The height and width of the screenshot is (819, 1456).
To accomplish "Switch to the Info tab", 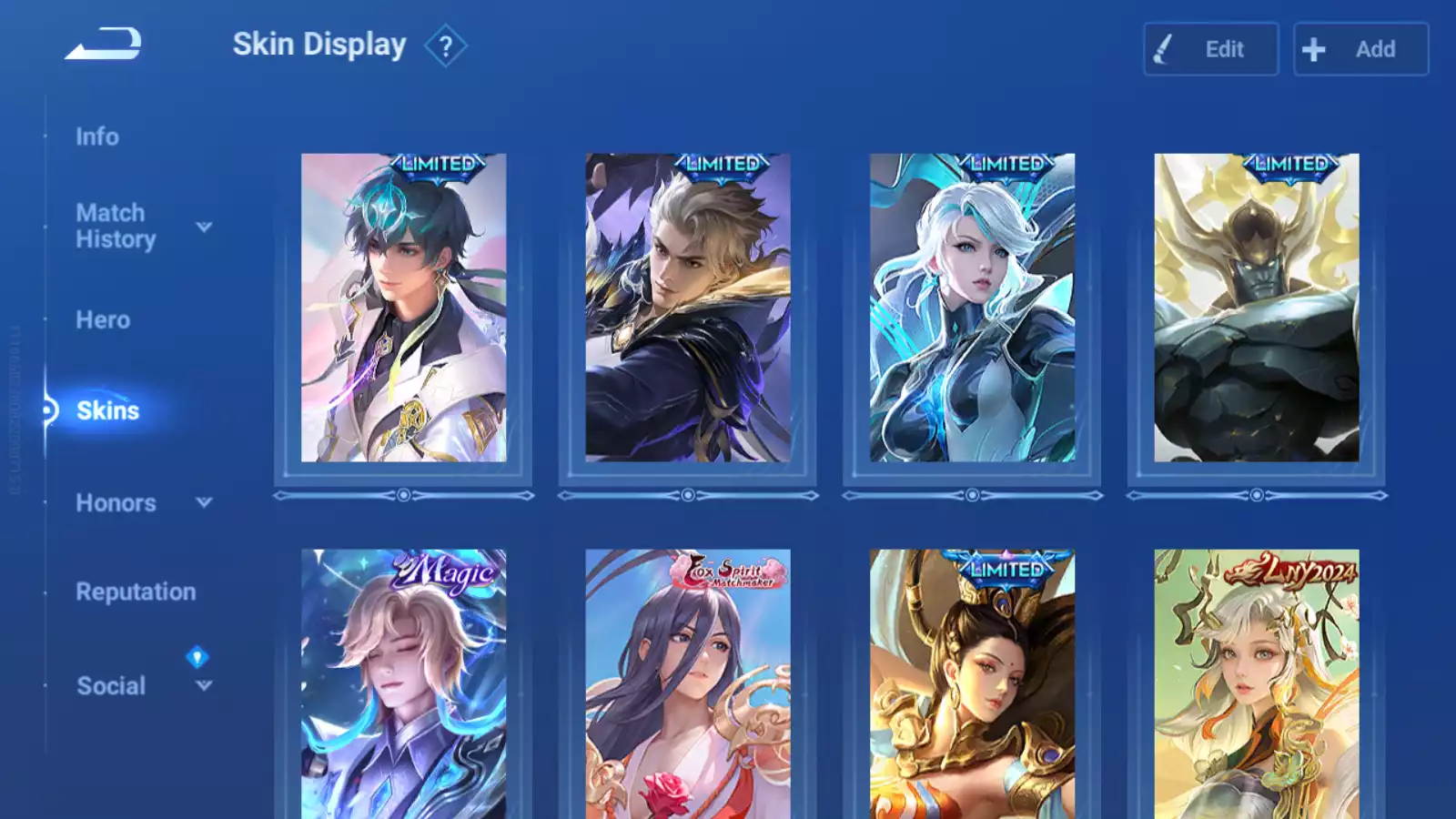I will 97,136.
